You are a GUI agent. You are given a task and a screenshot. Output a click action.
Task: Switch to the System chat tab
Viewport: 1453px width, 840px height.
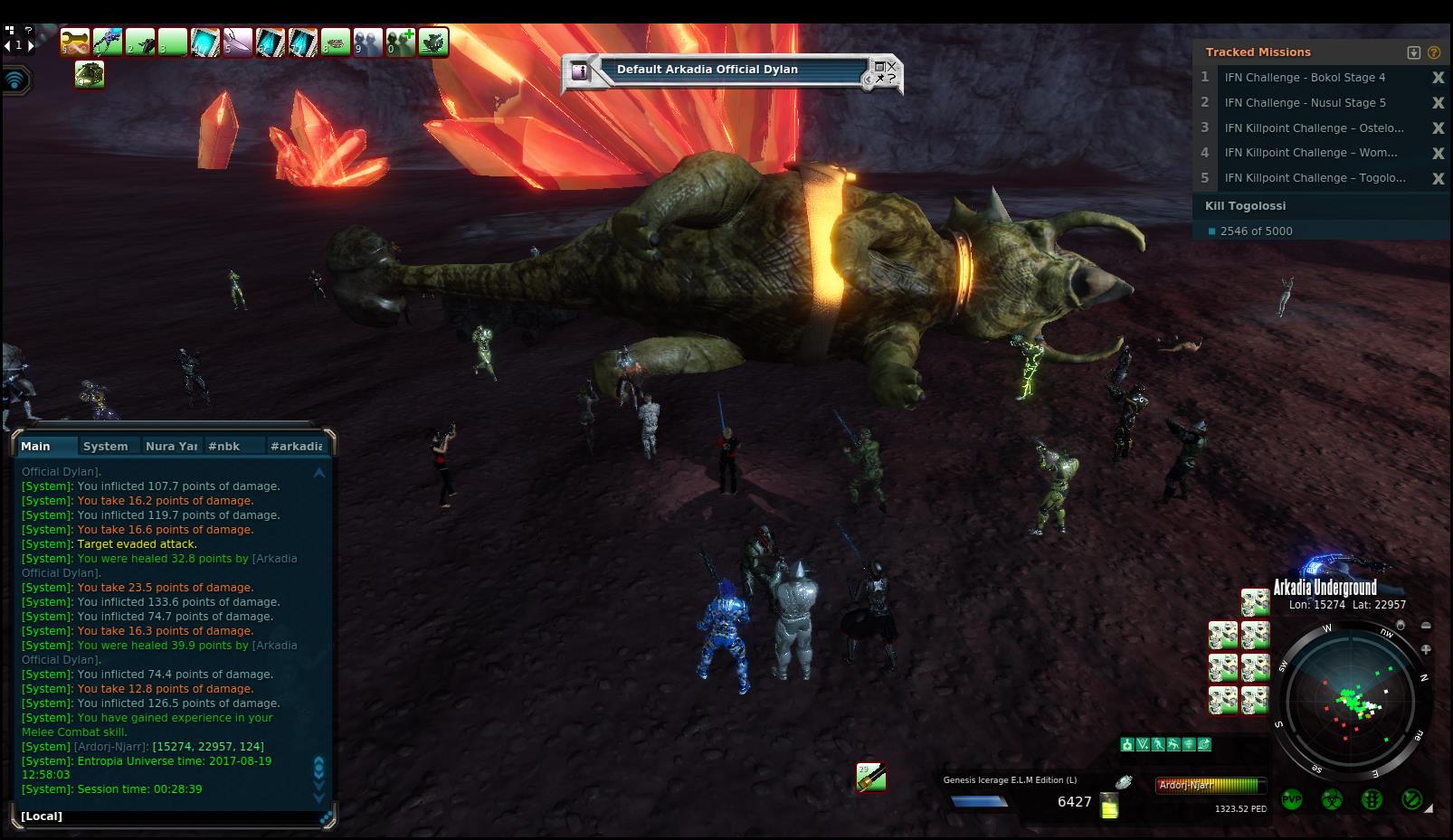(x=105, y=446)
